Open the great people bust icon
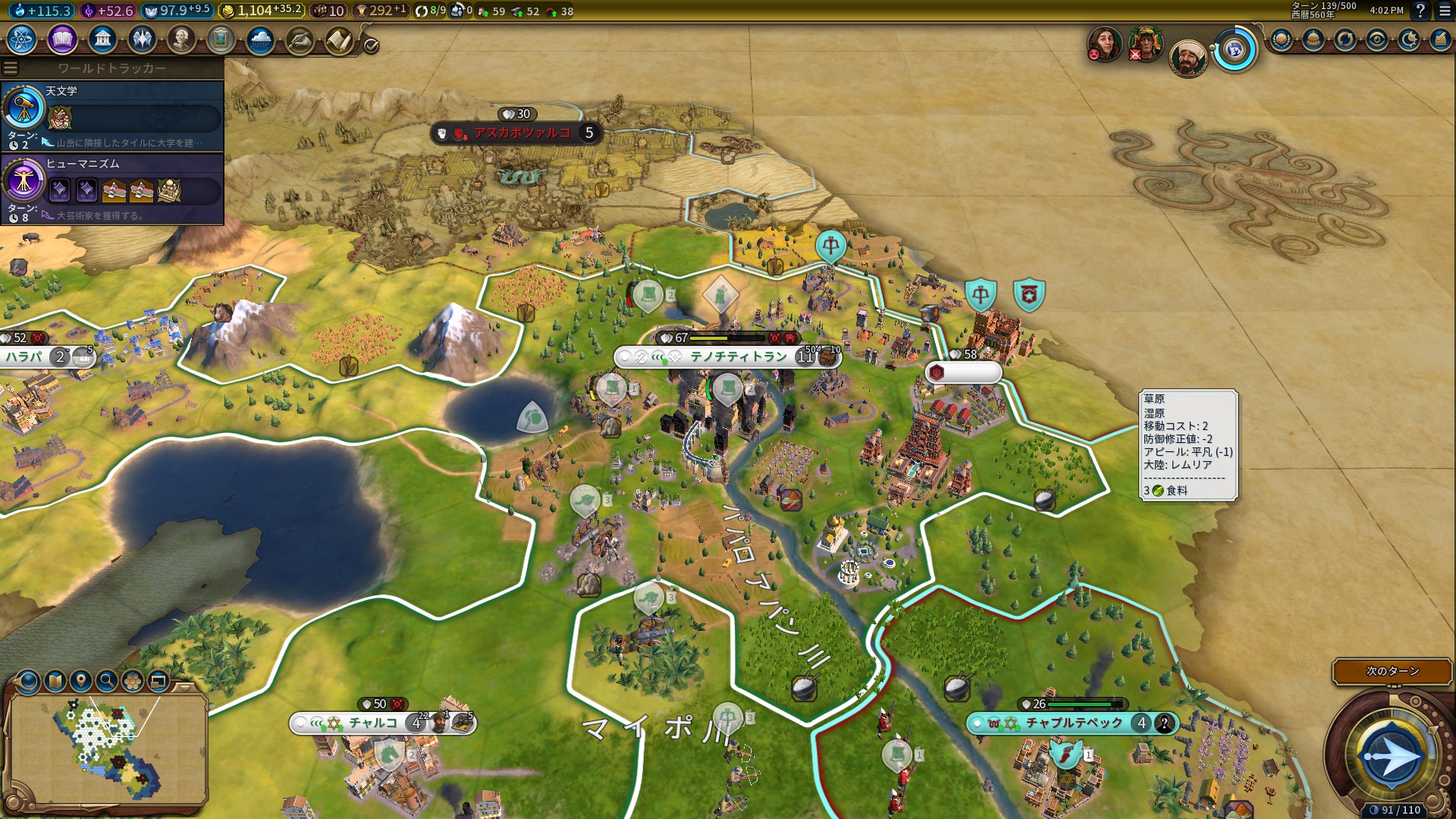This screenshot has width=1456, height=819. pyautogui.click(x=181, y=39)
